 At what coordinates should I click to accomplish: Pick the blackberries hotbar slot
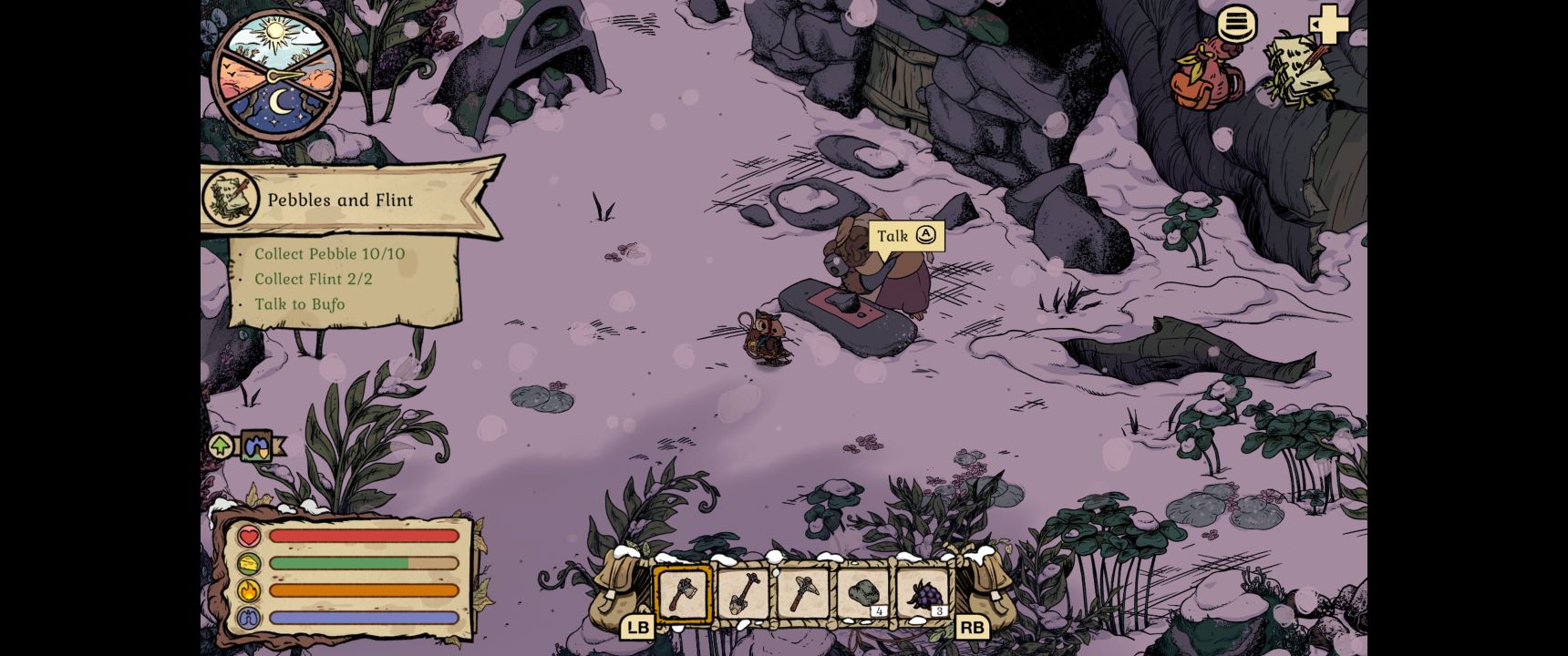923,594
